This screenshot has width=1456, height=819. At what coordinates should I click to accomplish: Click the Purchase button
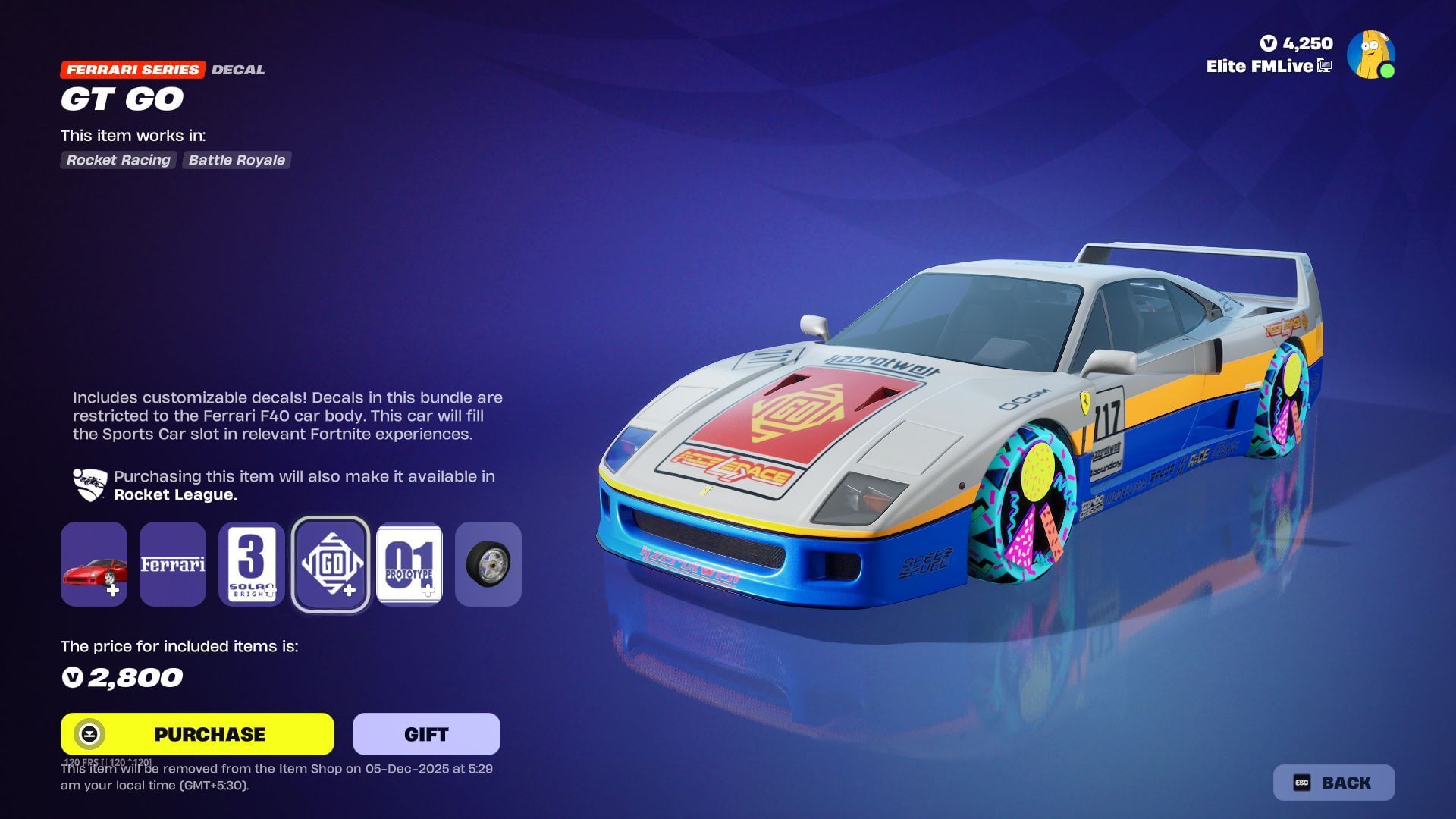(x=196, y=733)
